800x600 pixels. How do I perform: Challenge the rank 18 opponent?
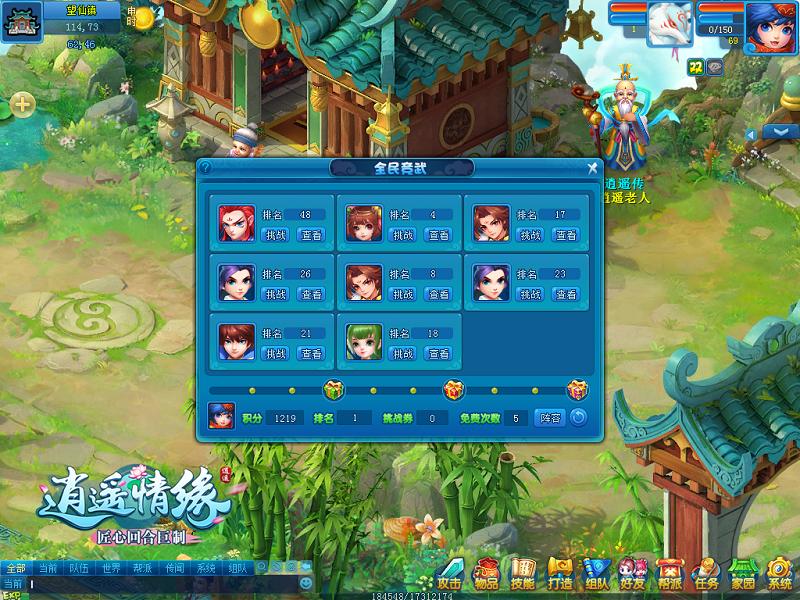[402, 353]
